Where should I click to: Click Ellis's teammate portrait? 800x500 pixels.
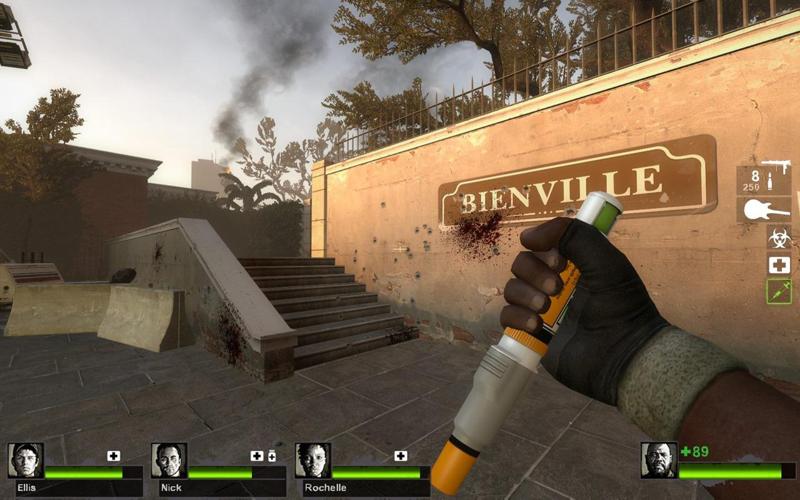pos(25,460)
